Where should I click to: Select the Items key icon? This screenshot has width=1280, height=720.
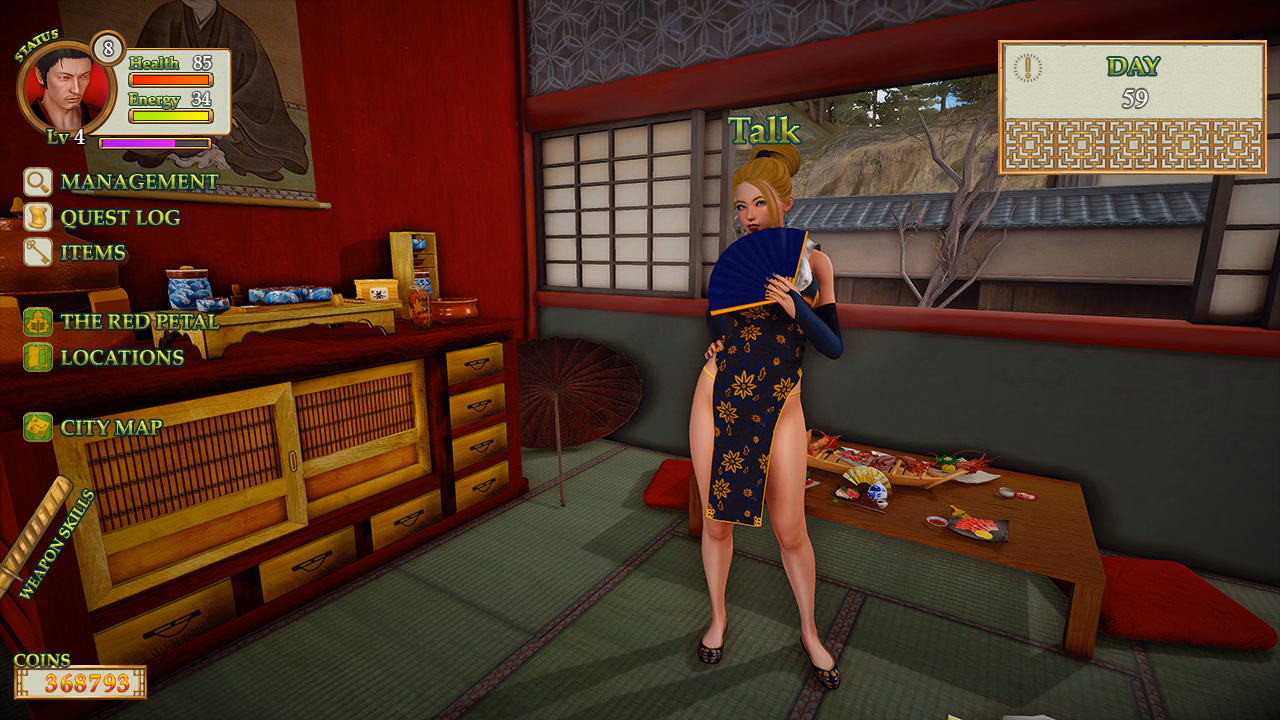coord(37,253)
